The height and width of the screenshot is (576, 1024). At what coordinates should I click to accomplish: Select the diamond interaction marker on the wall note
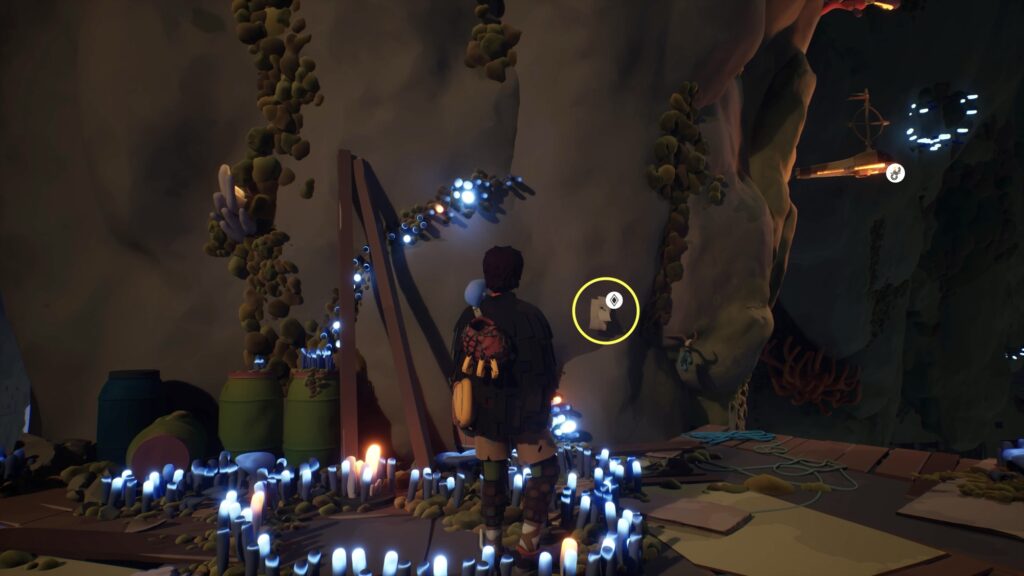click(x=614, y=299)
